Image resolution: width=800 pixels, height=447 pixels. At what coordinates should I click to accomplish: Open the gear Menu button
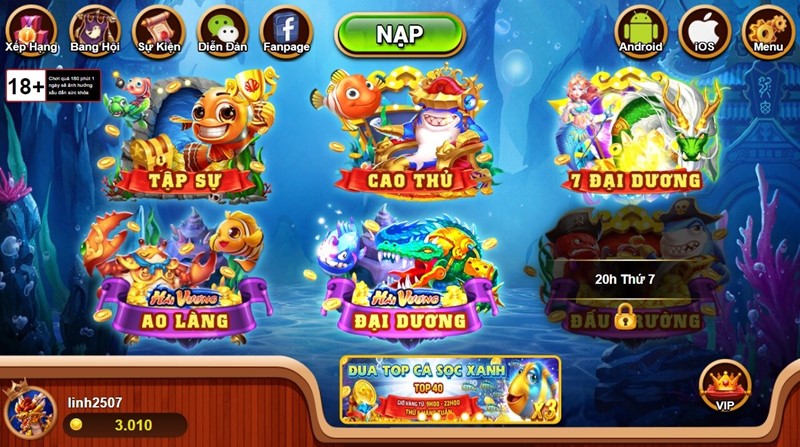(768, 30)
